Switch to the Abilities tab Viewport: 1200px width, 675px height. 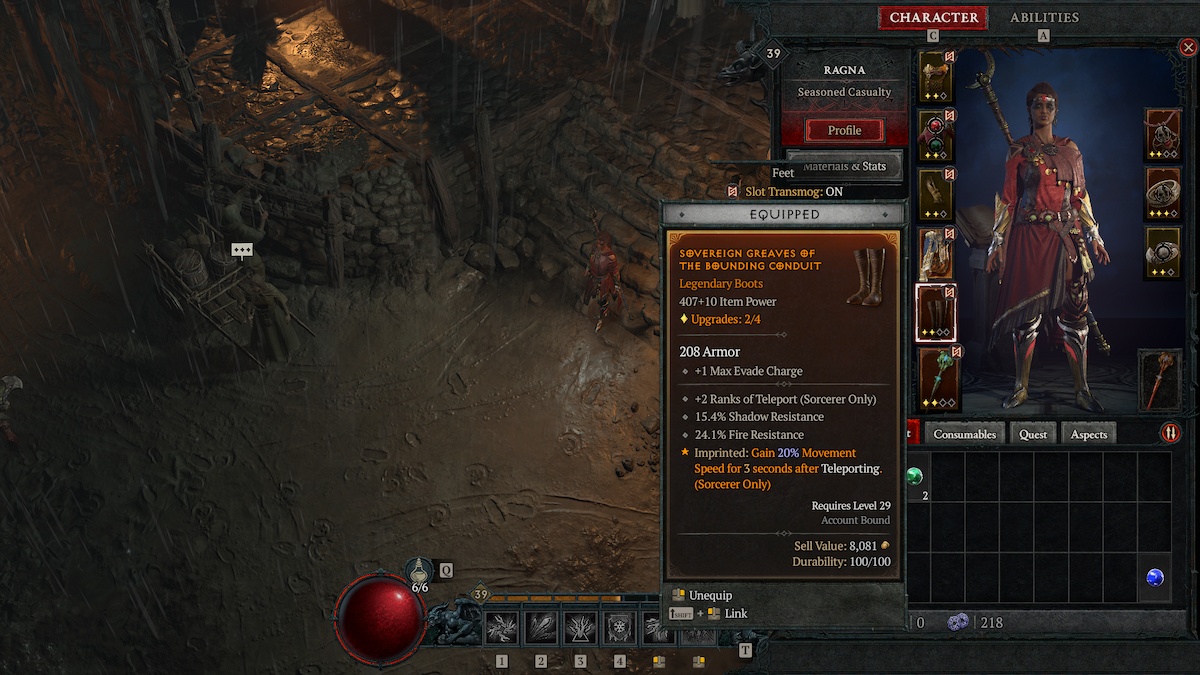[x=1044, y=18]
